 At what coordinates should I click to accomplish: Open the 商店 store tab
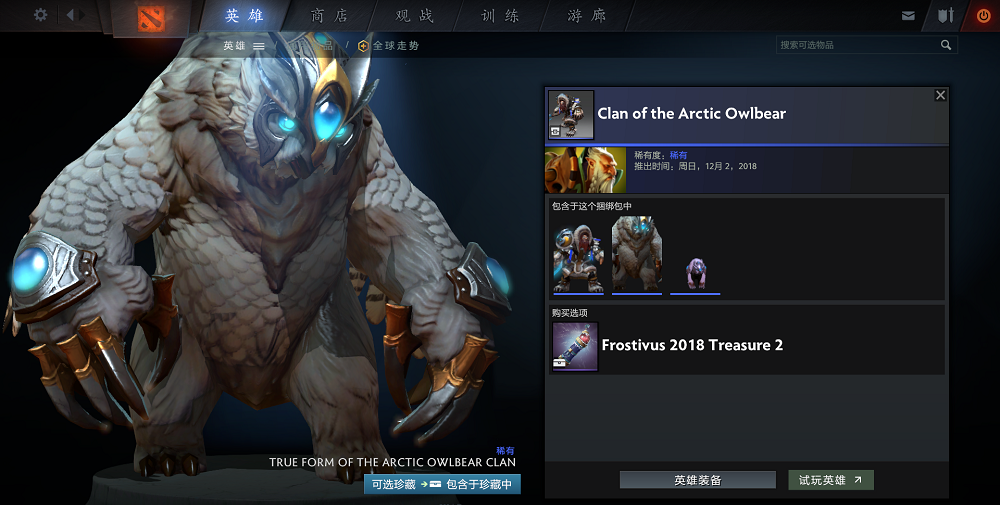tap(330, 16)
